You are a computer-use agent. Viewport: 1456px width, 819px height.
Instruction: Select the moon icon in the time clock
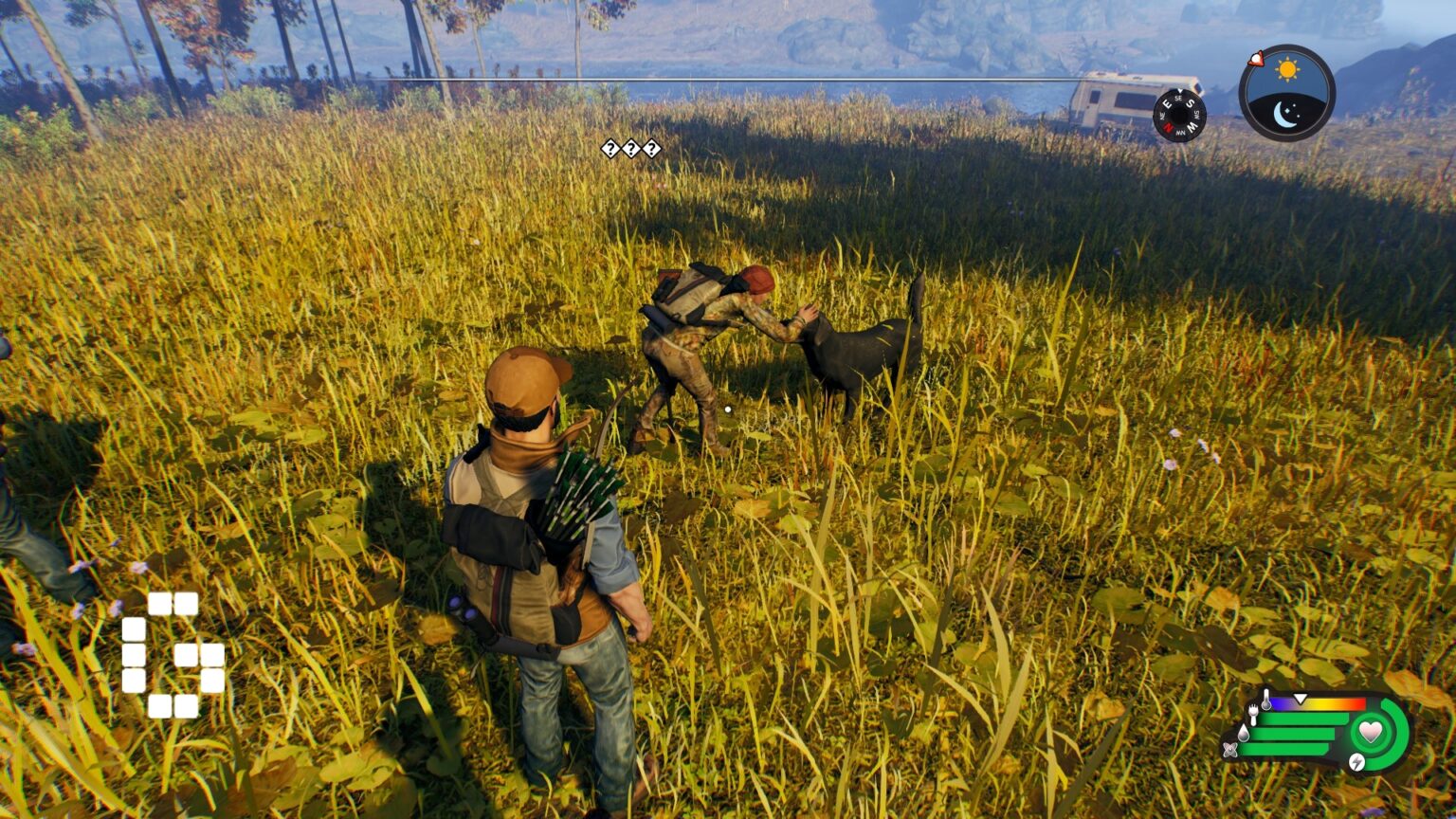(x=1286, y=115)
